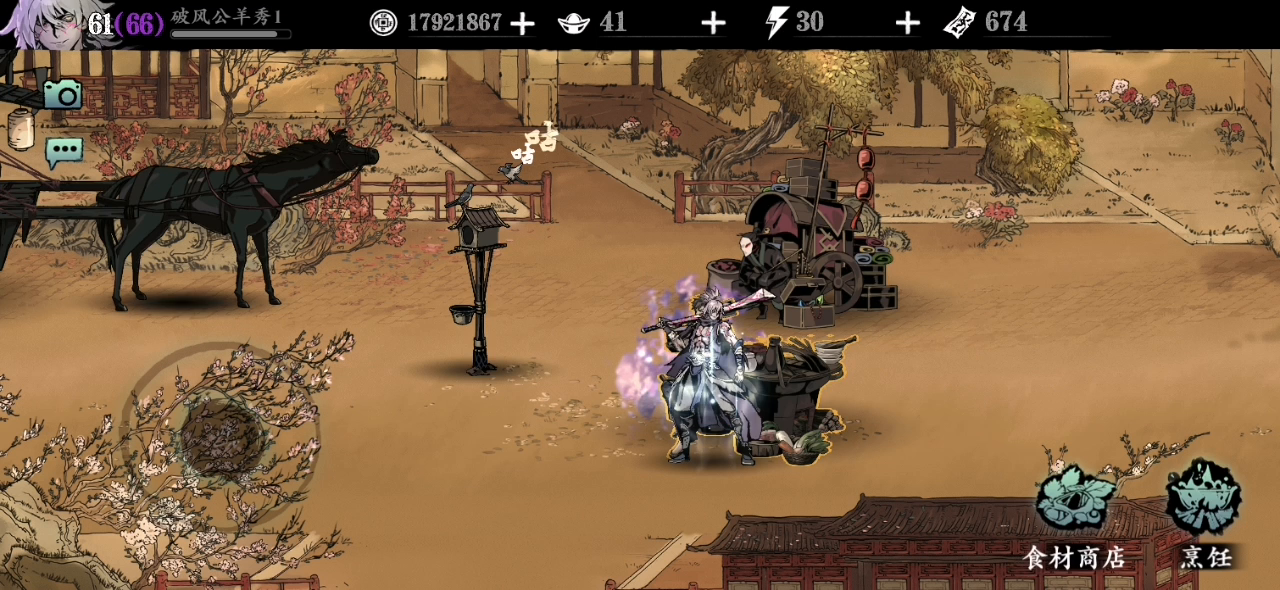The image size is (1280, 590).
Task: Tap the camera screenshot icon
Action: (63, 94)
